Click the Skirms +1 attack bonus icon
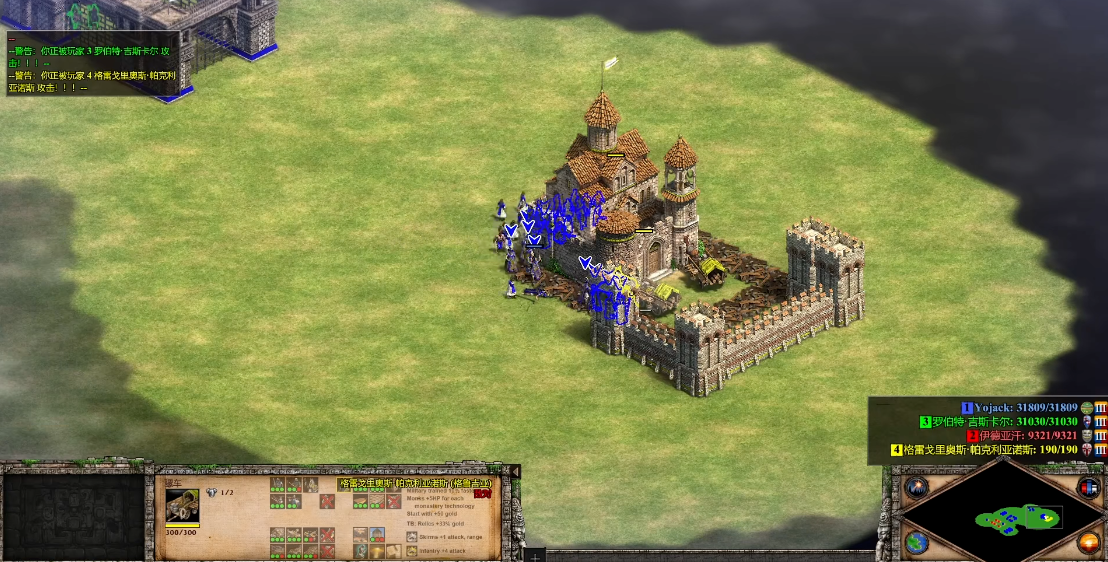Image resolution: width=1108 pixels, height=562 pixels. point(411,537)
